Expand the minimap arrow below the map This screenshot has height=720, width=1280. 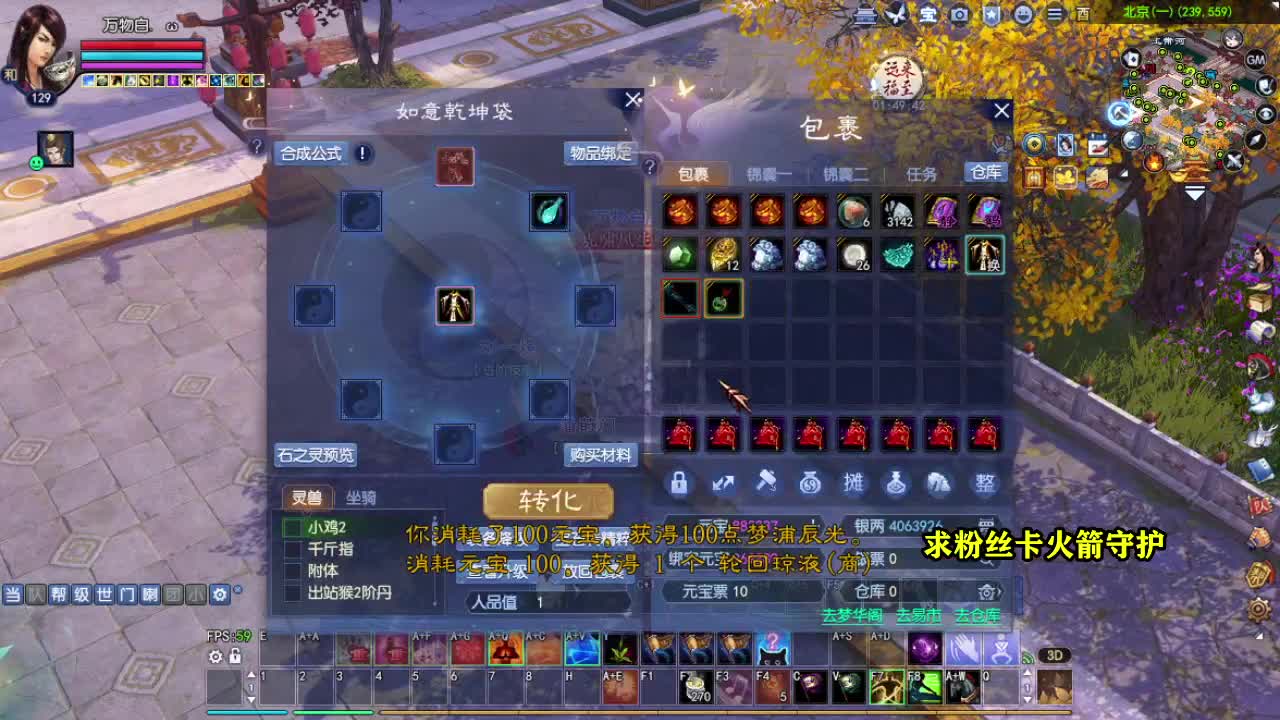pyautogui.click(x=1194, y=193)
